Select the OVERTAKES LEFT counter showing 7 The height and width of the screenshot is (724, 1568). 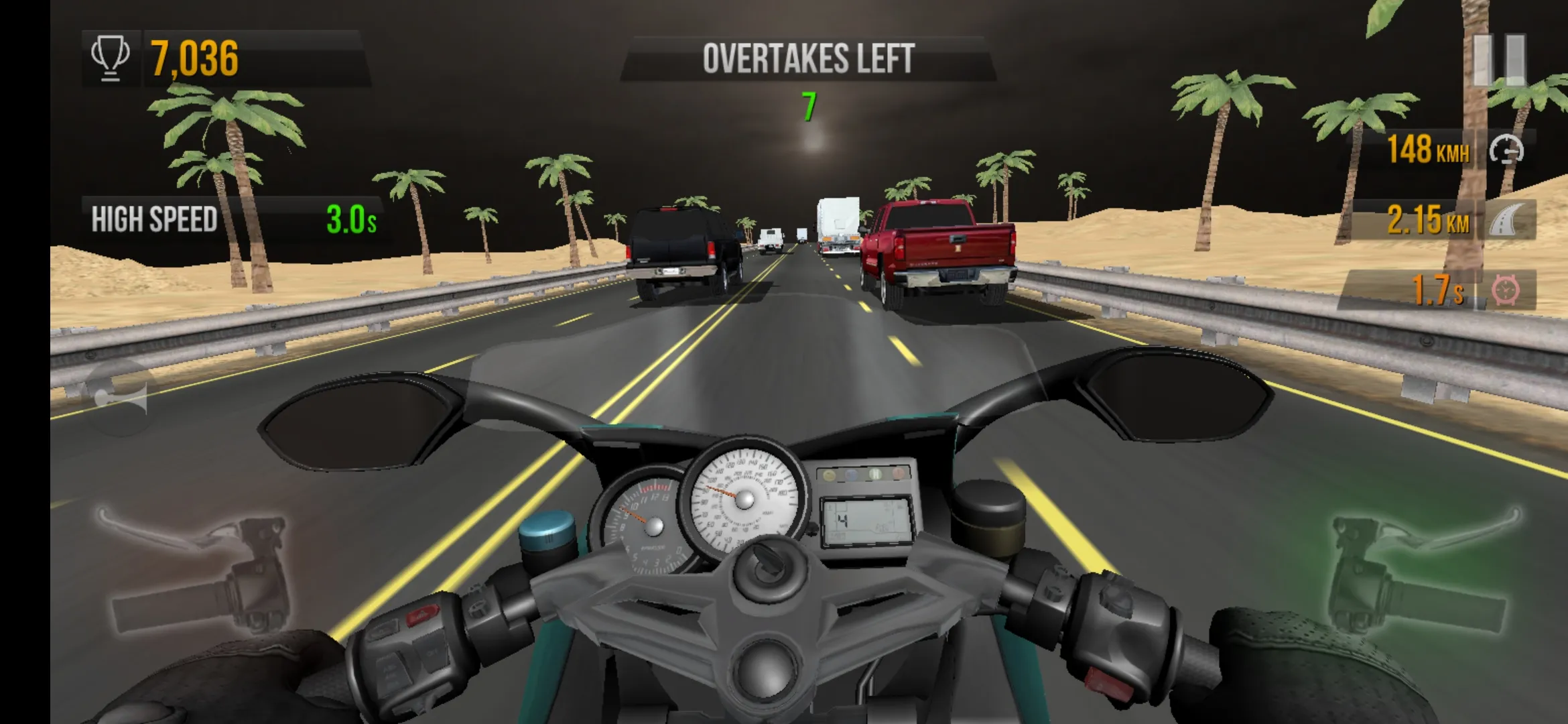click(x=809, y=105)
